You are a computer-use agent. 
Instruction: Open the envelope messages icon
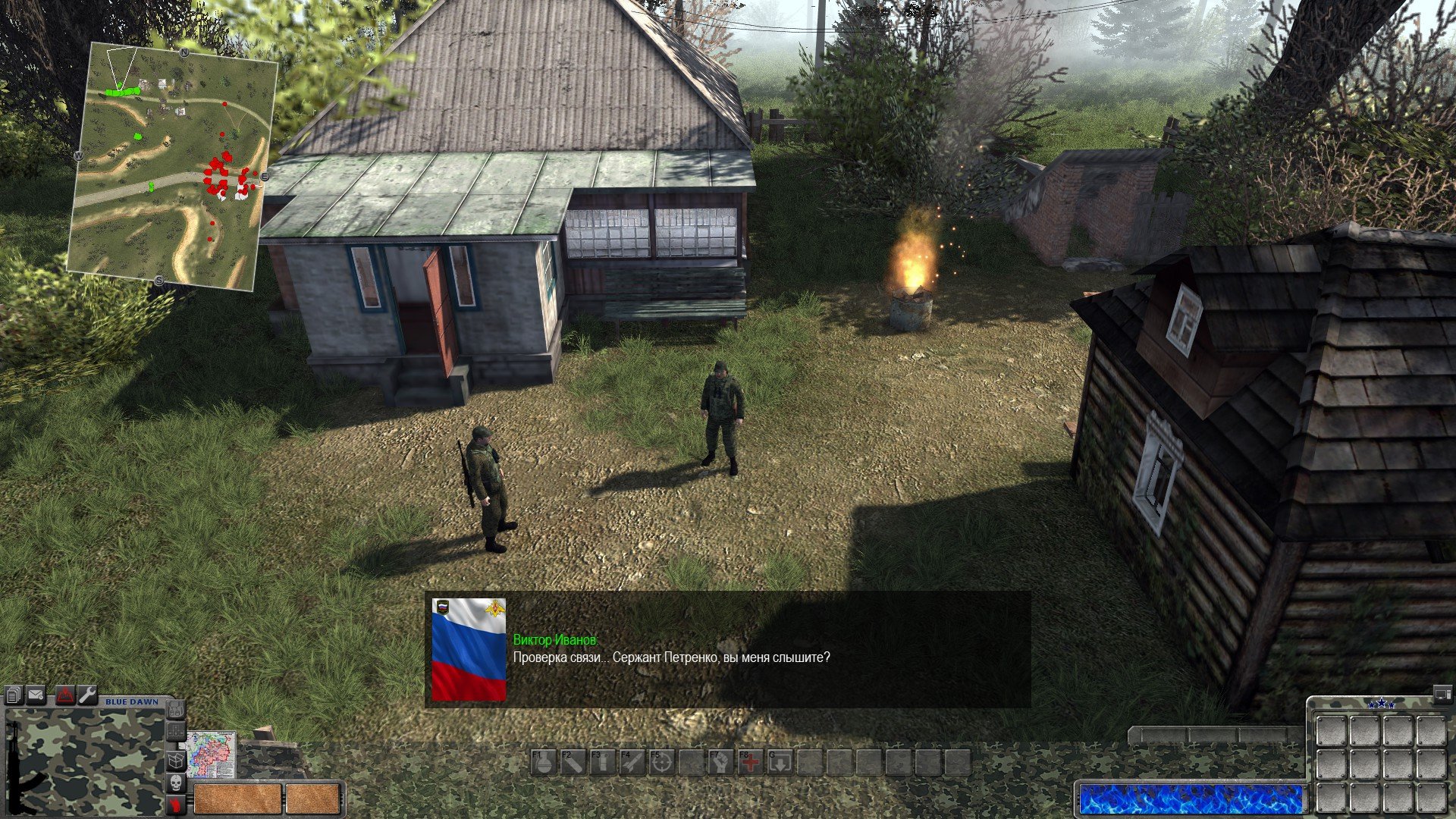coord(36,695)
